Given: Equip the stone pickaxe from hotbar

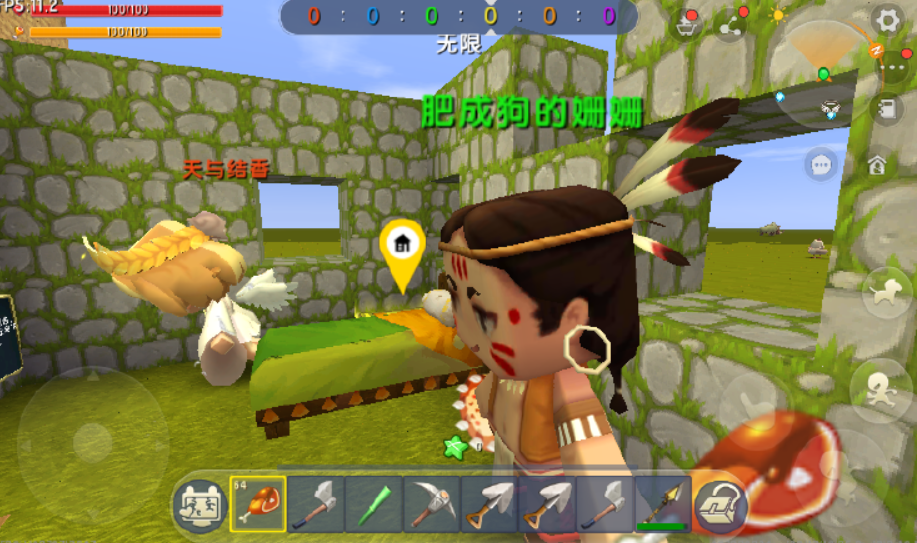Looking at the screenshot, I should (x=431, y=503).
